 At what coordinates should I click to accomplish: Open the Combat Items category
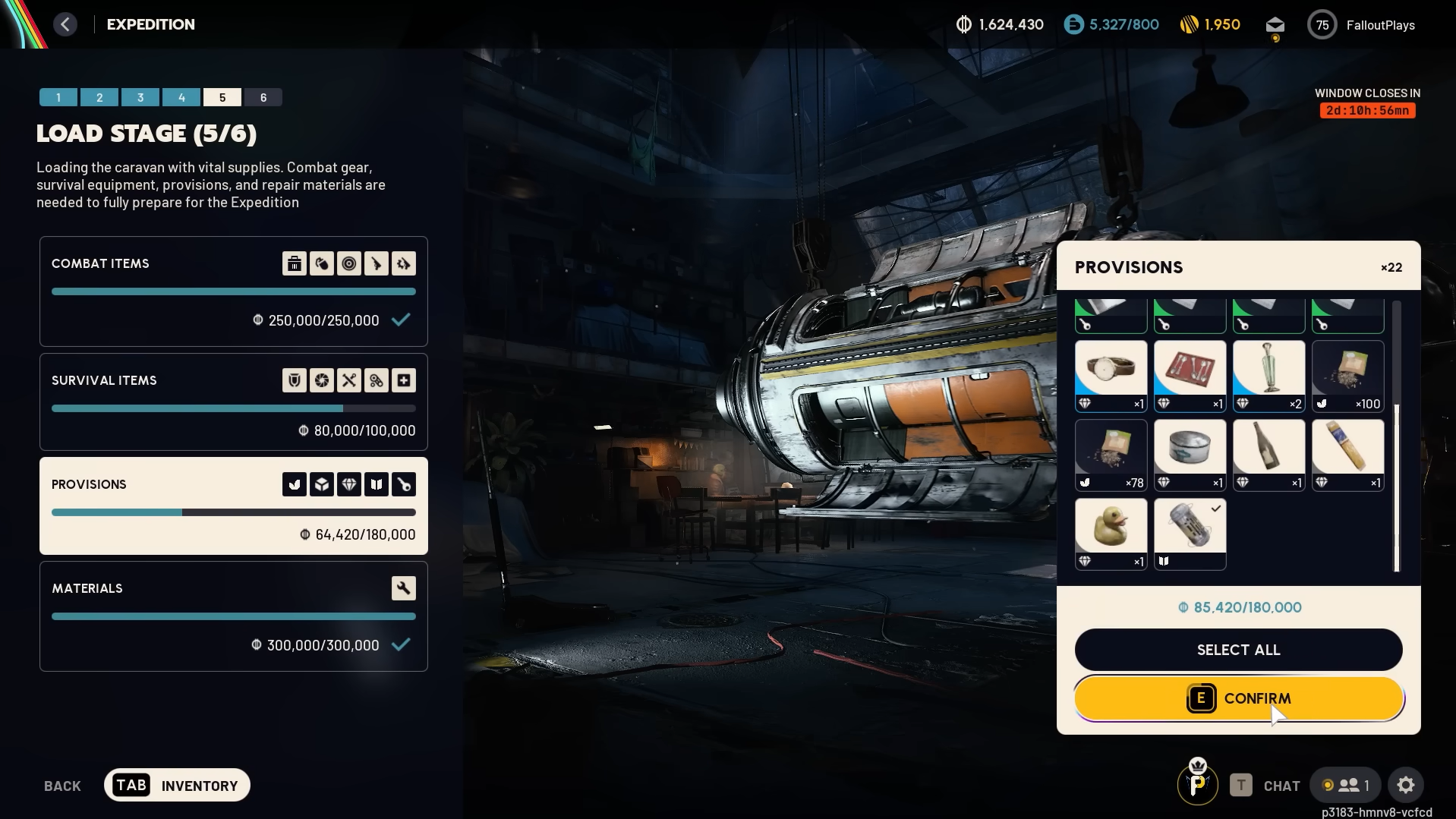233,291
